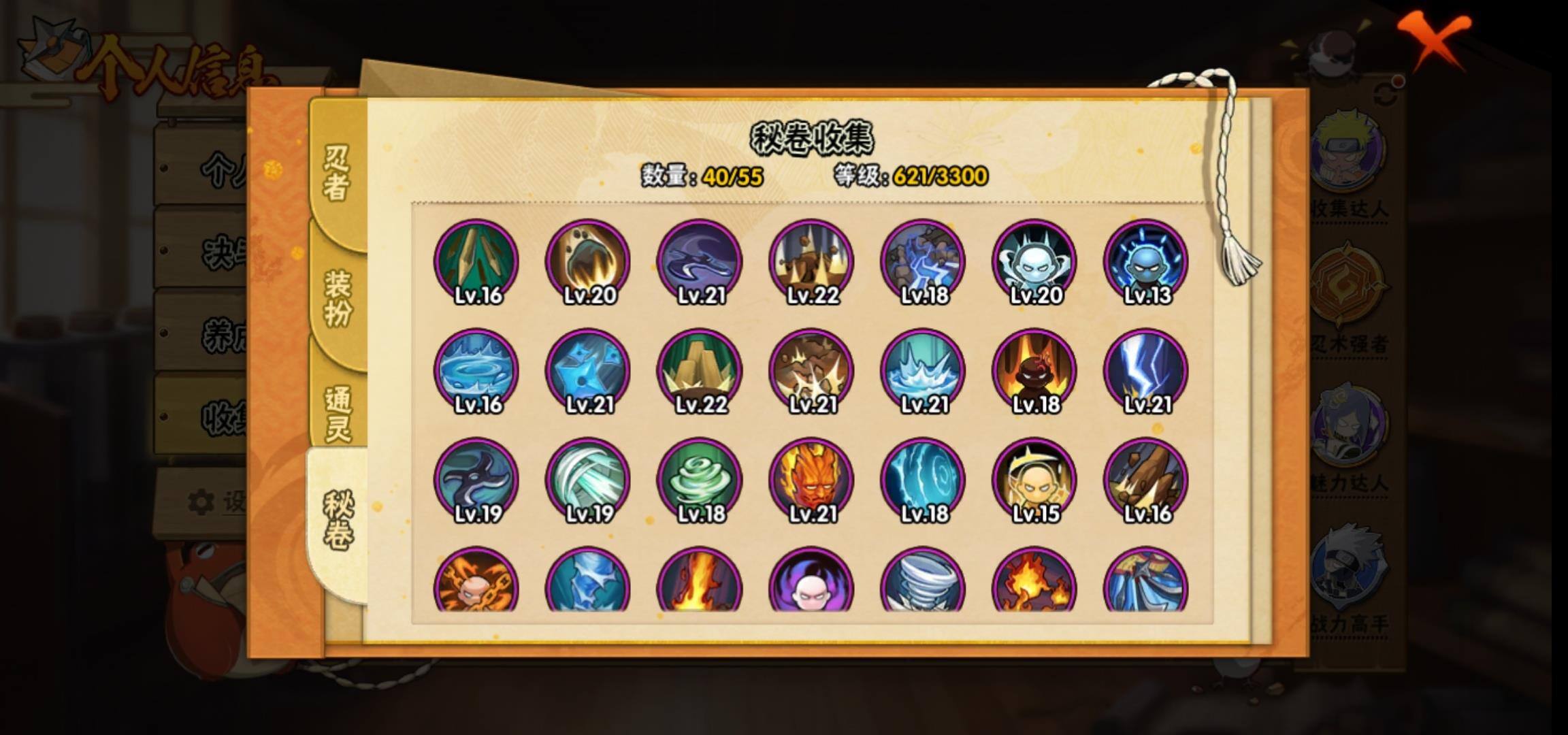This screenshot has width=1568, height=735.
Task: Close the scroll collection panel with the orange X
Action: pyautogui.click(x=1435, y=39)
